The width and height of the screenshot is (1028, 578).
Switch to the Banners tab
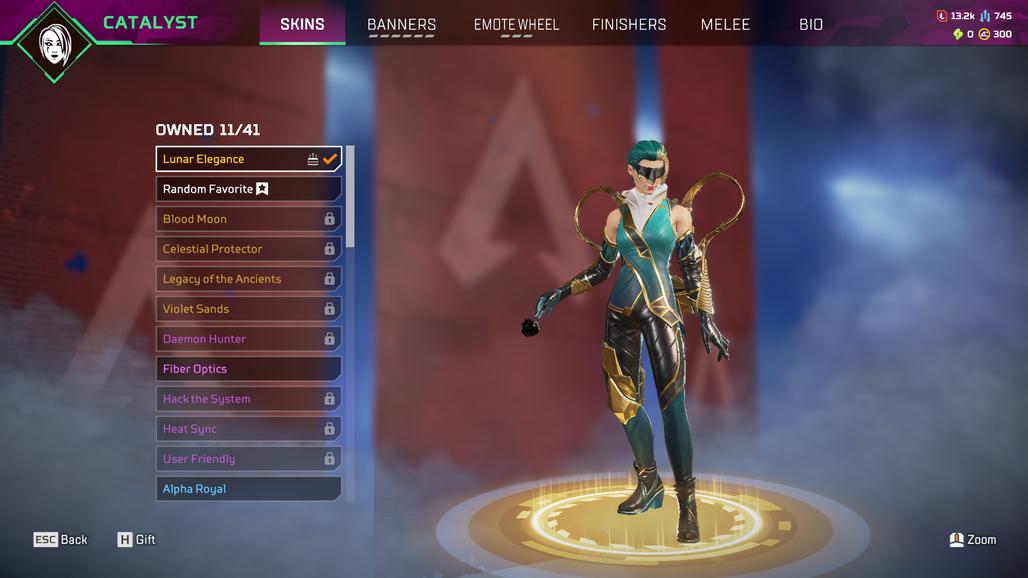(x=401, y=24)
